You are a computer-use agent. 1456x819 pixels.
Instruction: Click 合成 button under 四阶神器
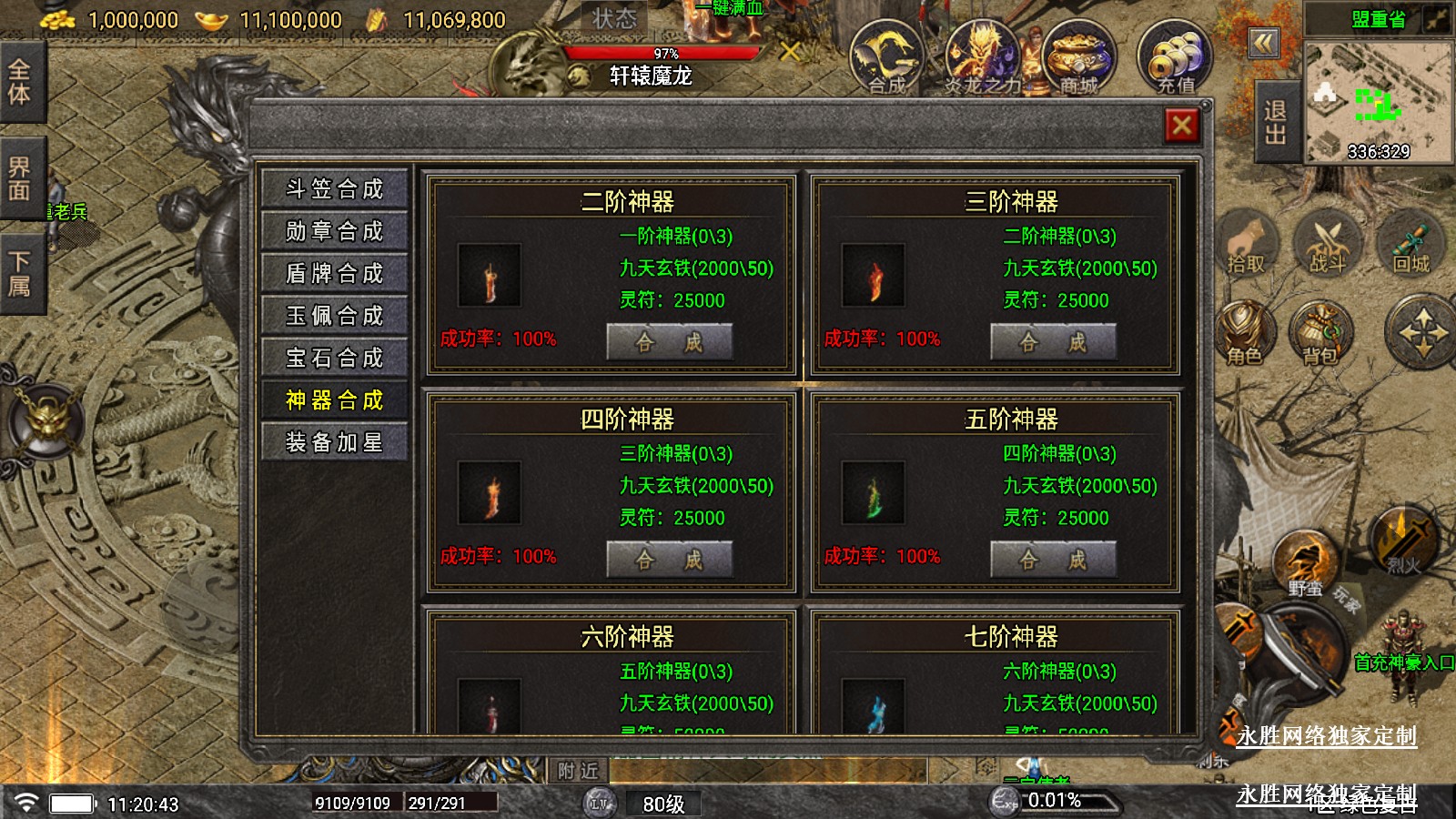pos(669,560)
